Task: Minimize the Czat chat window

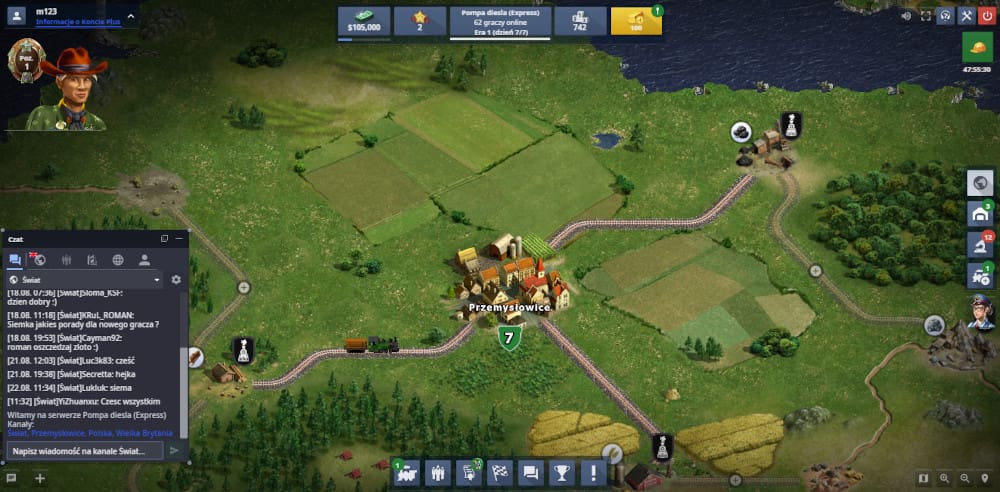Action: coord(179,239)
